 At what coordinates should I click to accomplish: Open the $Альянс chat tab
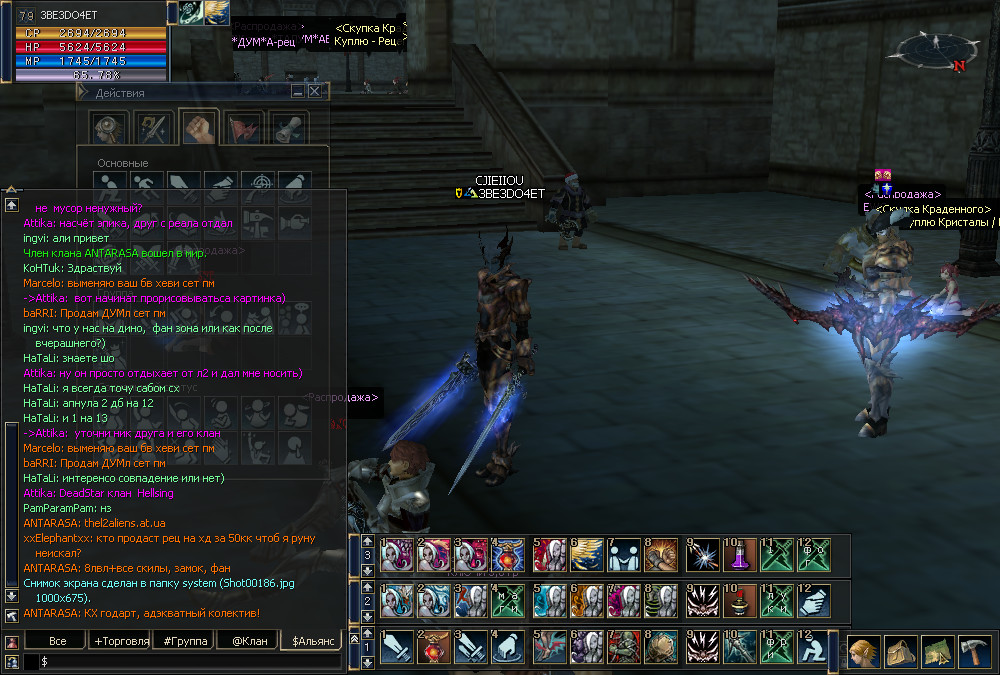pos(310,640)
